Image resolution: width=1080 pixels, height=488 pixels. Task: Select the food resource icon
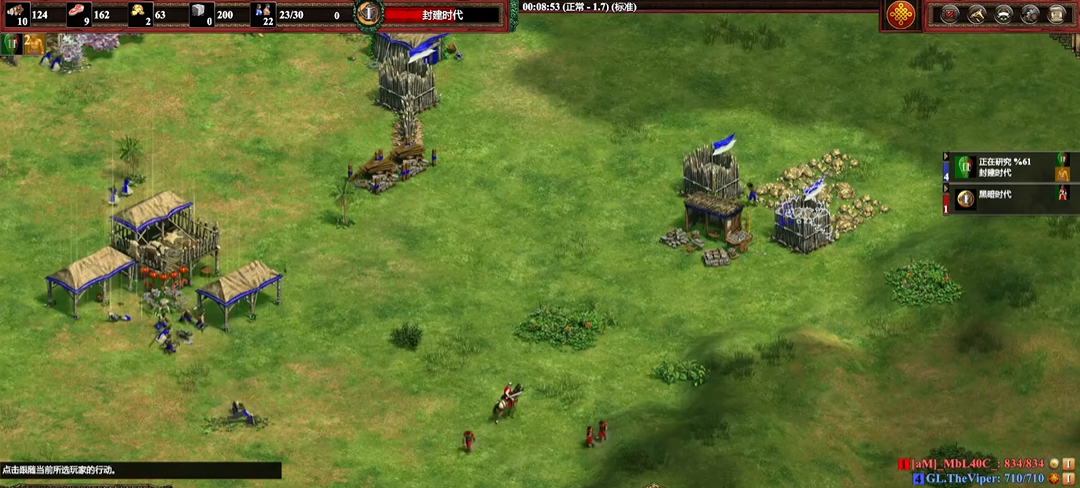point(78,13)
